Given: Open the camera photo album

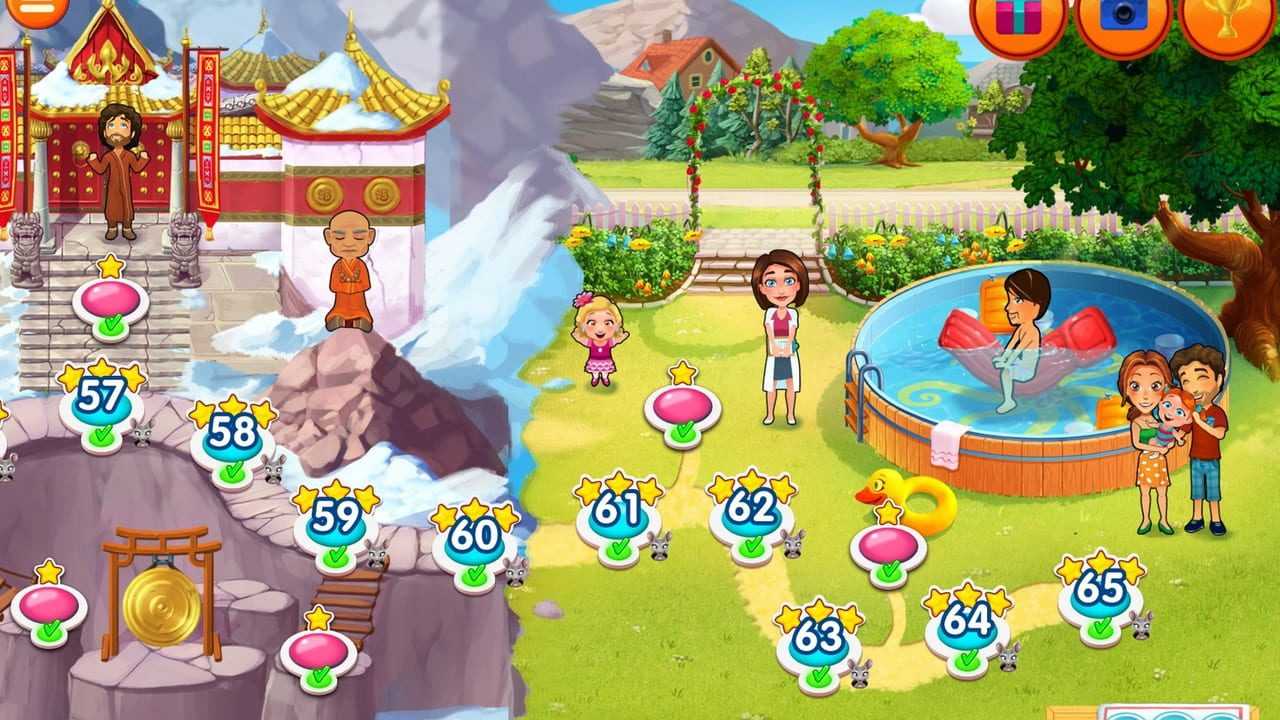Looking at the screenshot, I should coord(1123,17).
